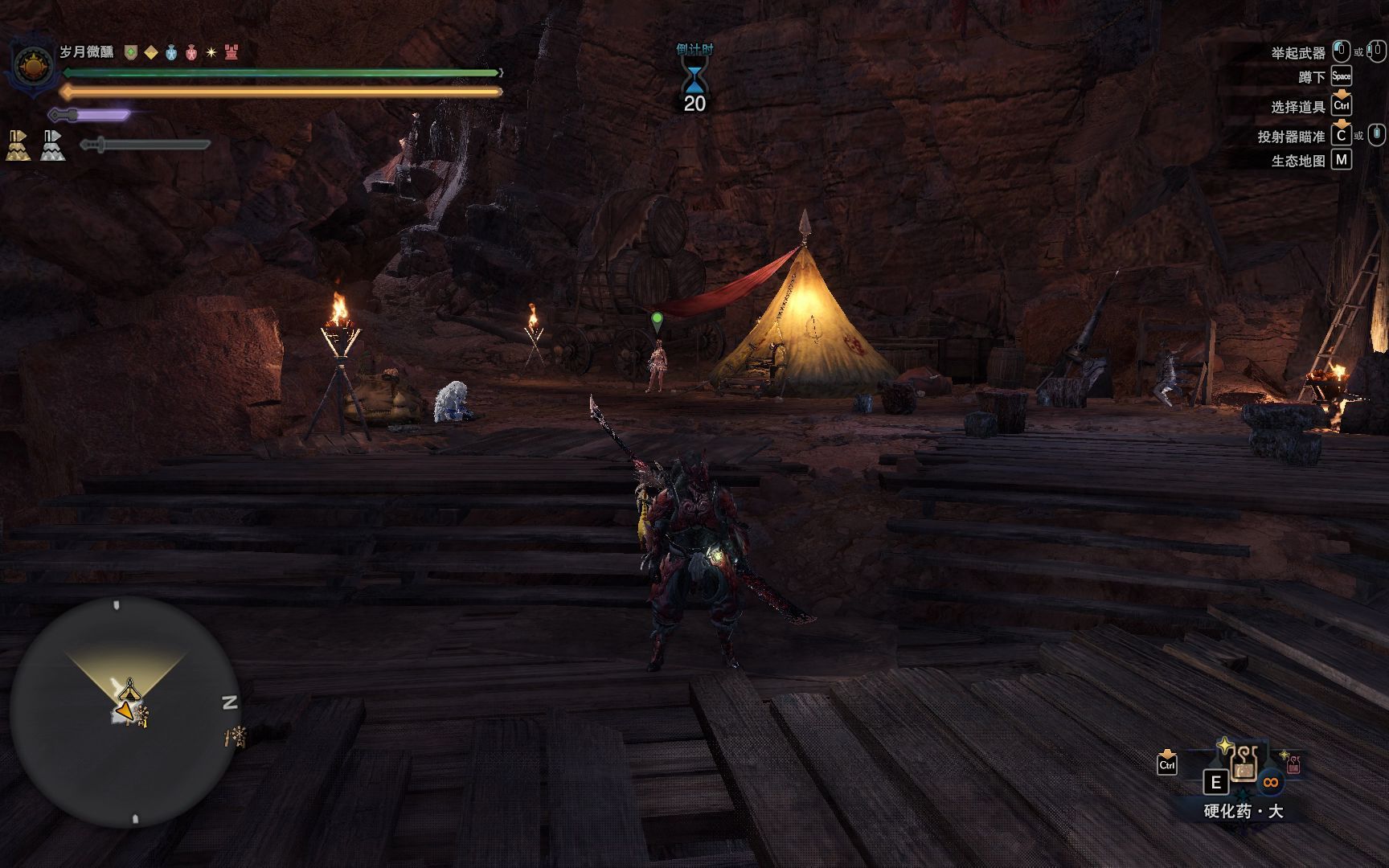Click the windmill marker on the minimap edge
The height and width of the screenshot is (868, 1389).
(236, 735)
